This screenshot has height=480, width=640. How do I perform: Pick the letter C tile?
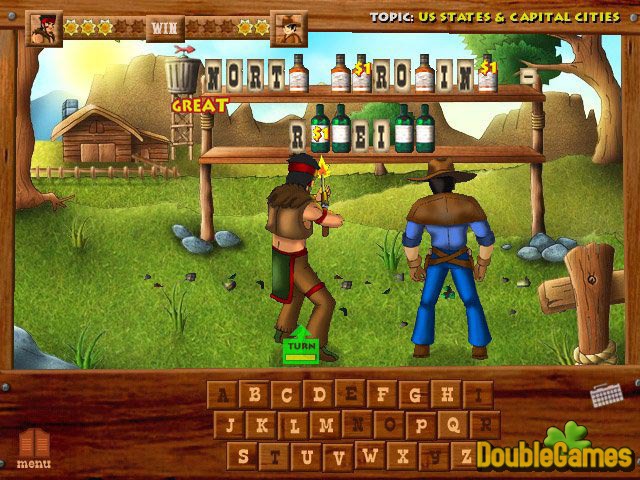(287, 394)
